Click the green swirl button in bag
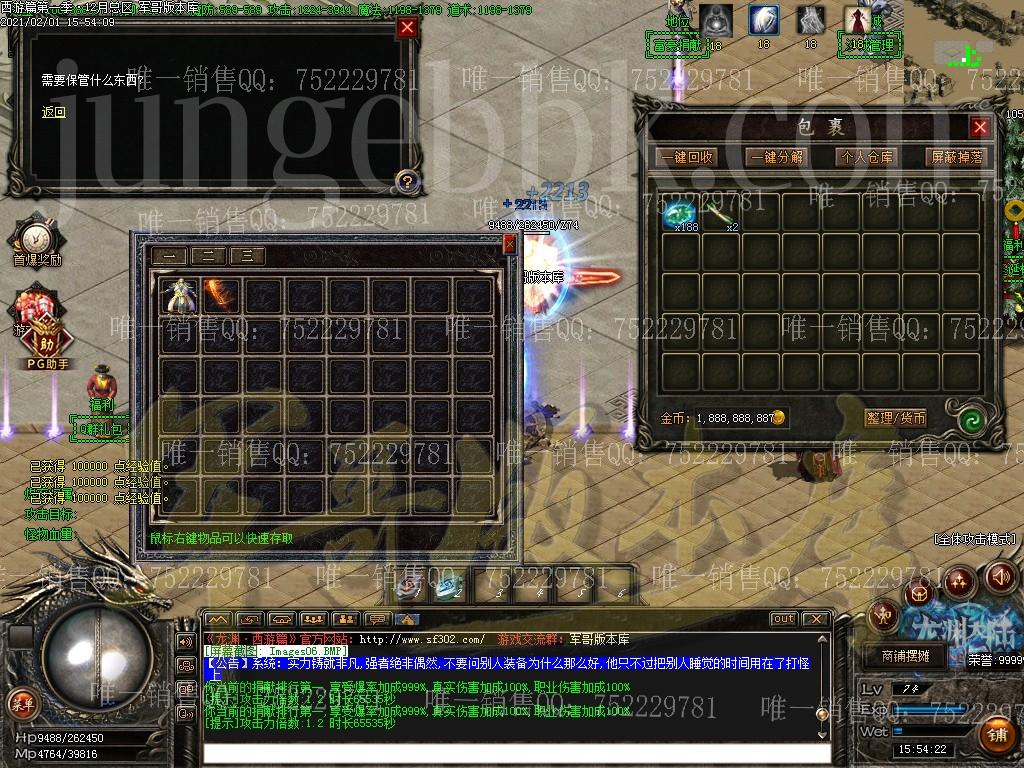The width and height of the screenshot is (1024, 768). [967, 420]
